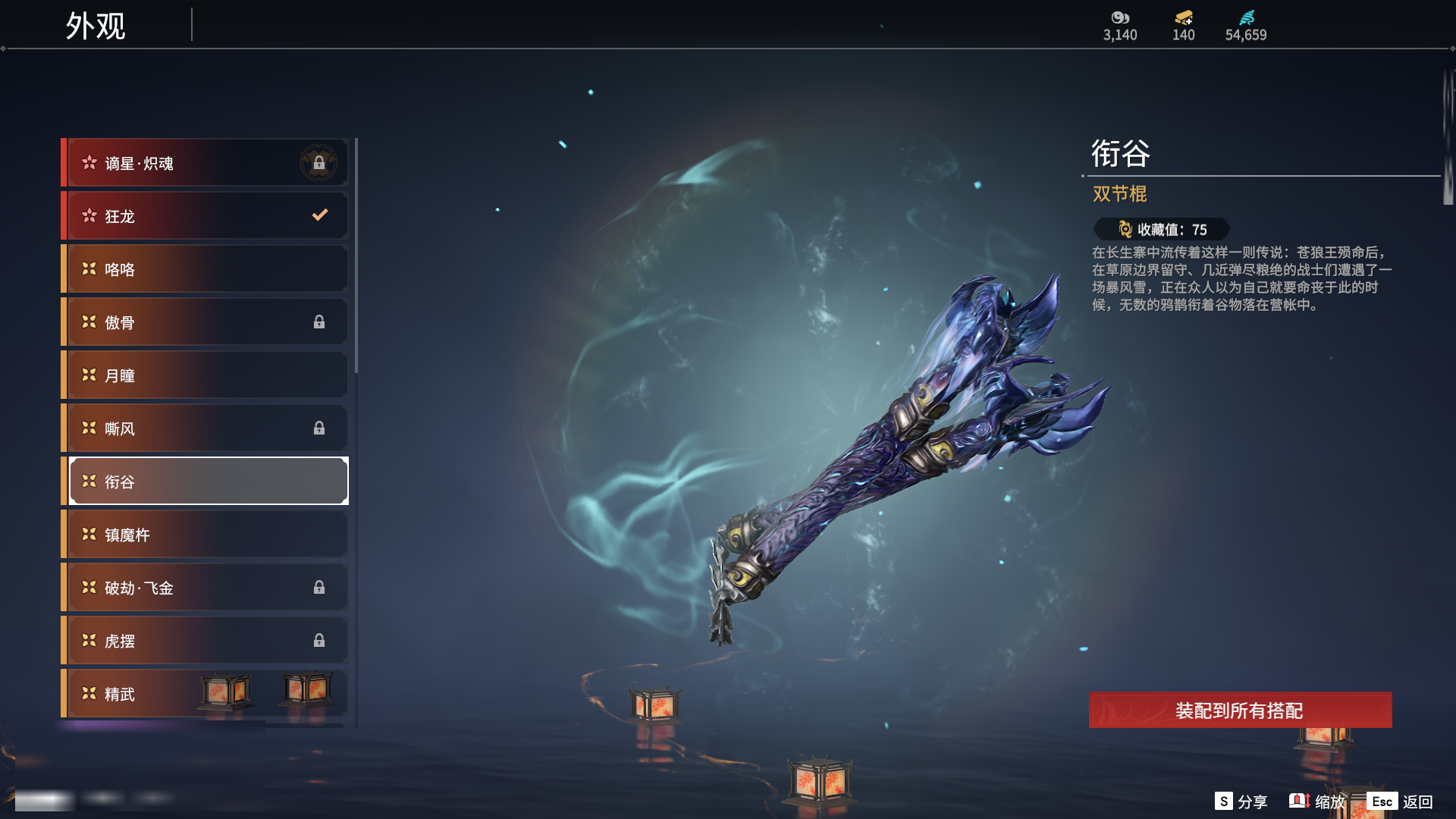This screenshot has height=819, width=1456.
Task: Choose the 嘶风 skin row
Action: (x=205, y=428)
